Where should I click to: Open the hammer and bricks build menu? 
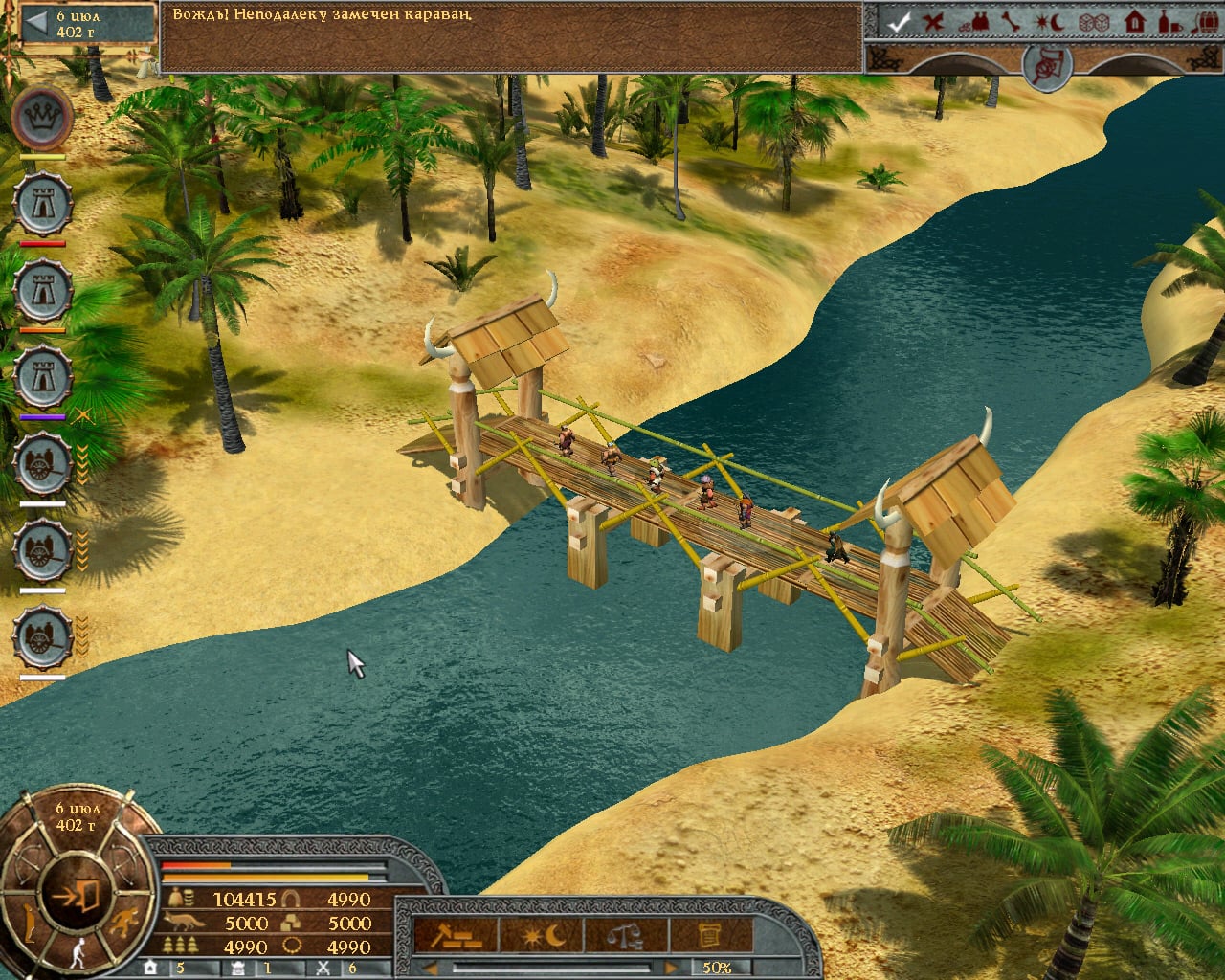coord(456,935)
